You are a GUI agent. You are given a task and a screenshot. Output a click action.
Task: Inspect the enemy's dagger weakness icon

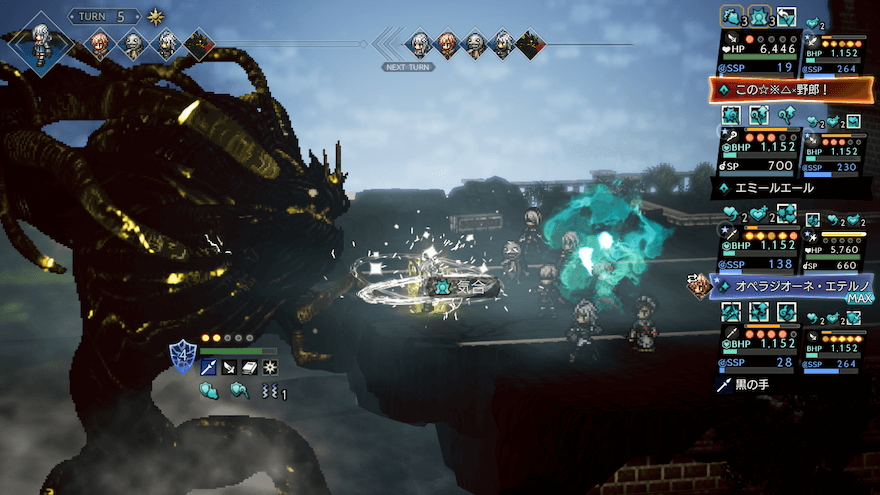pos(229,368)
